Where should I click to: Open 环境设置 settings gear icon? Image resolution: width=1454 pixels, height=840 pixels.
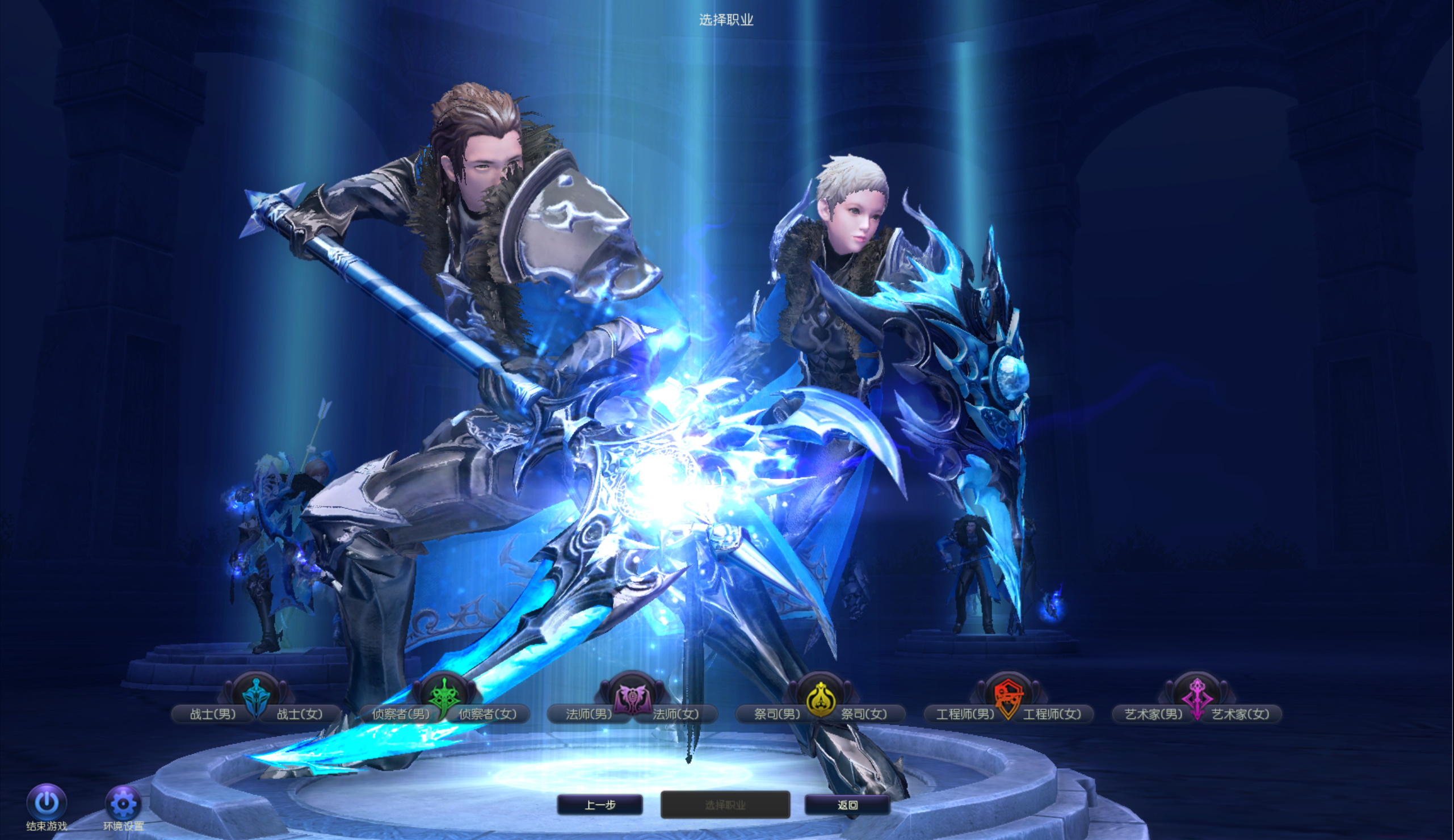[x=123, y=803]
